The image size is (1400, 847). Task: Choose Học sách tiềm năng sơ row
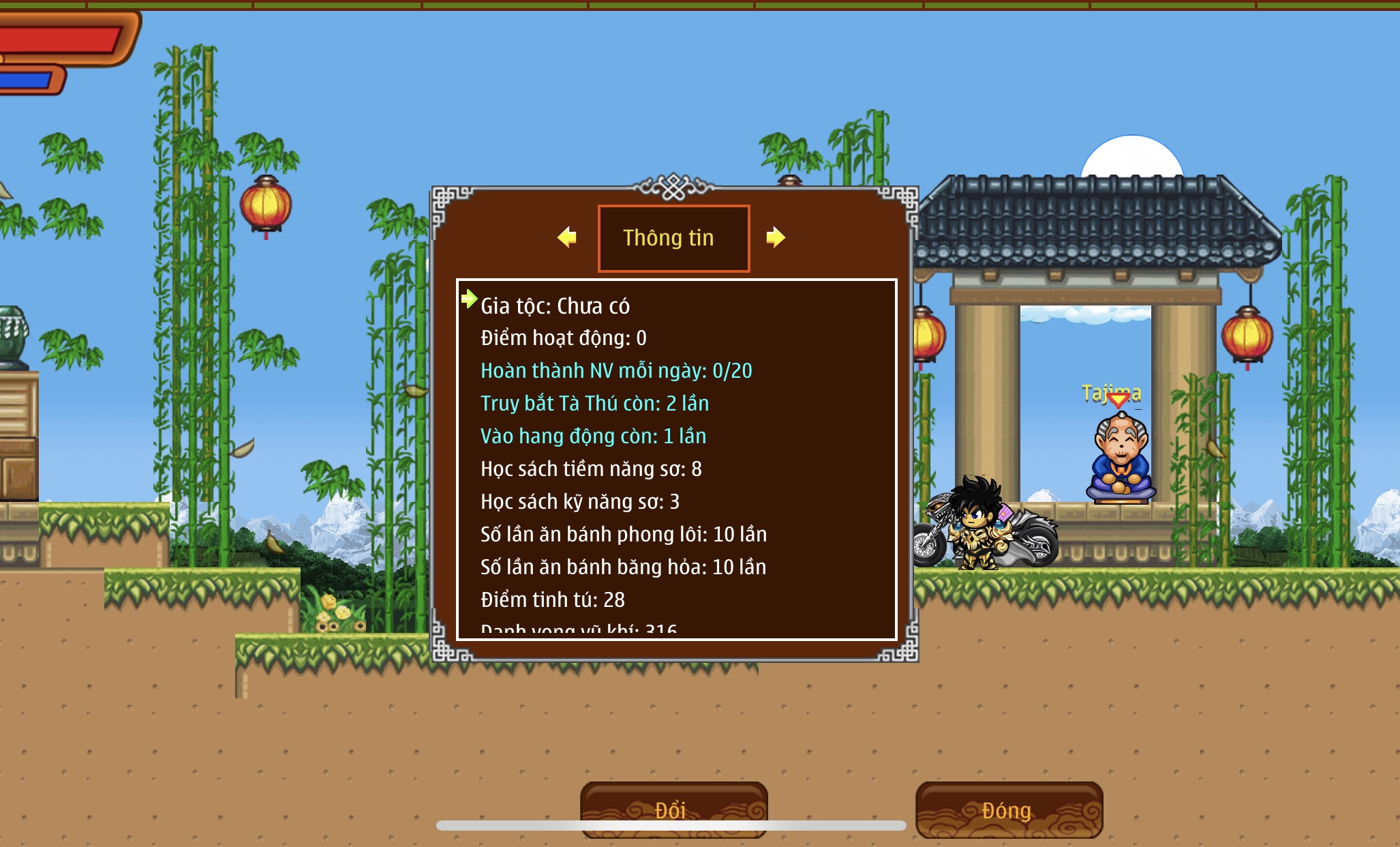591,469
